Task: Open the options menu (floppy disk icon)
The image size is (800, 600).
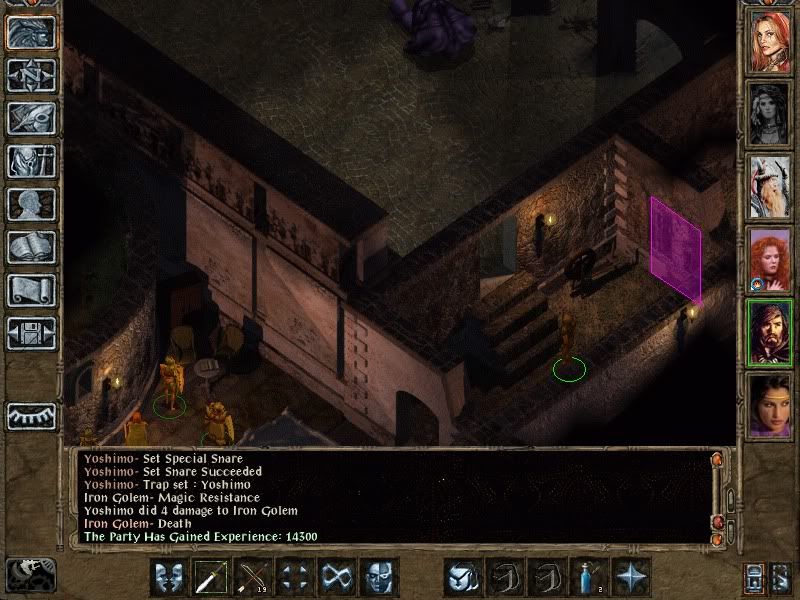Action: [x=31, y=333]
